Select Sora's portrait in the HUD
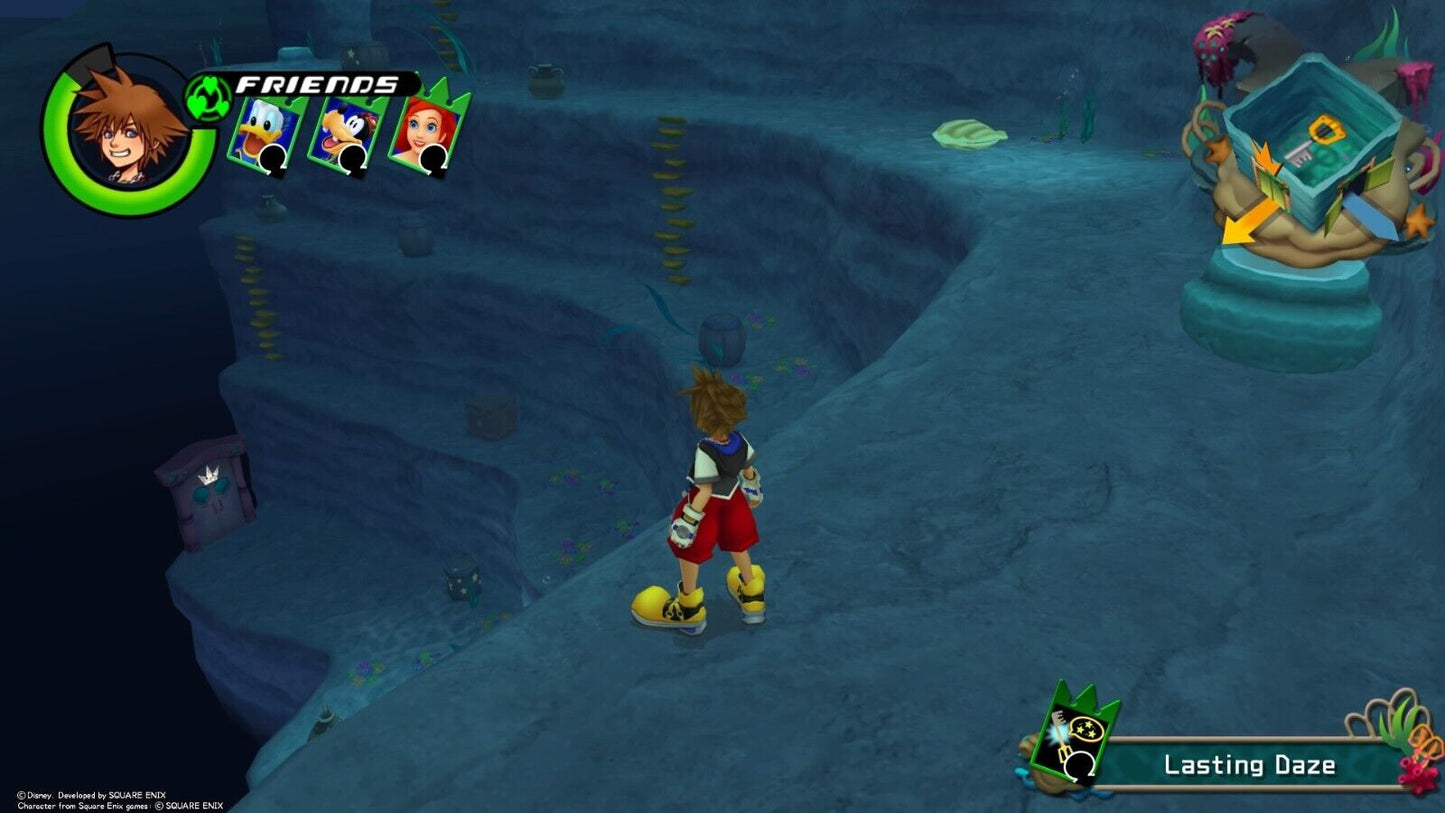The width and height of the screenshot is (1445, 813). [128, 130]
